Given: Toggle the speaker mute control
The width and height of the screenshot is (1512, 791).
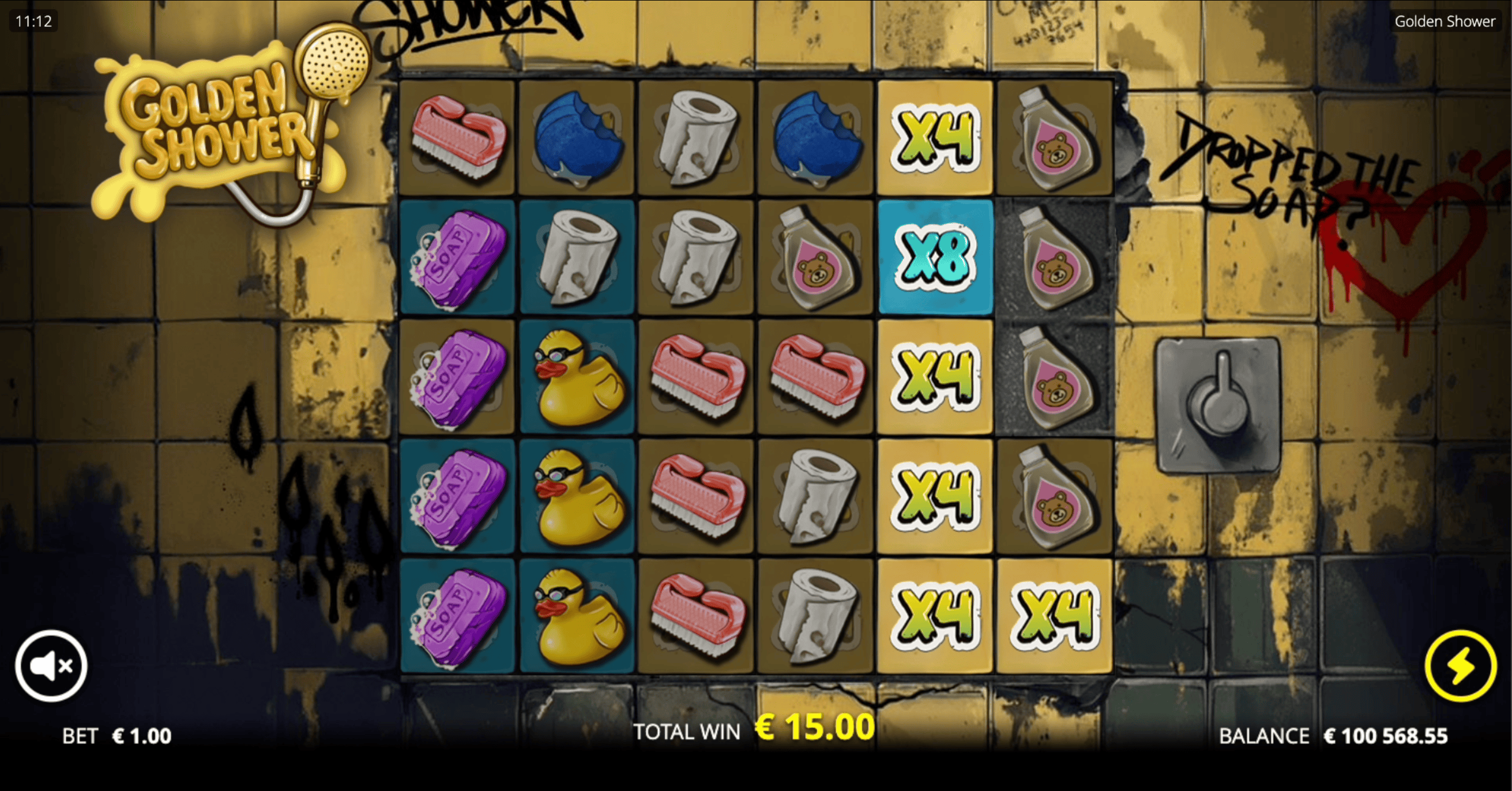Looking at the screenshot, I should pyautogui.click(x=52, y=665).
